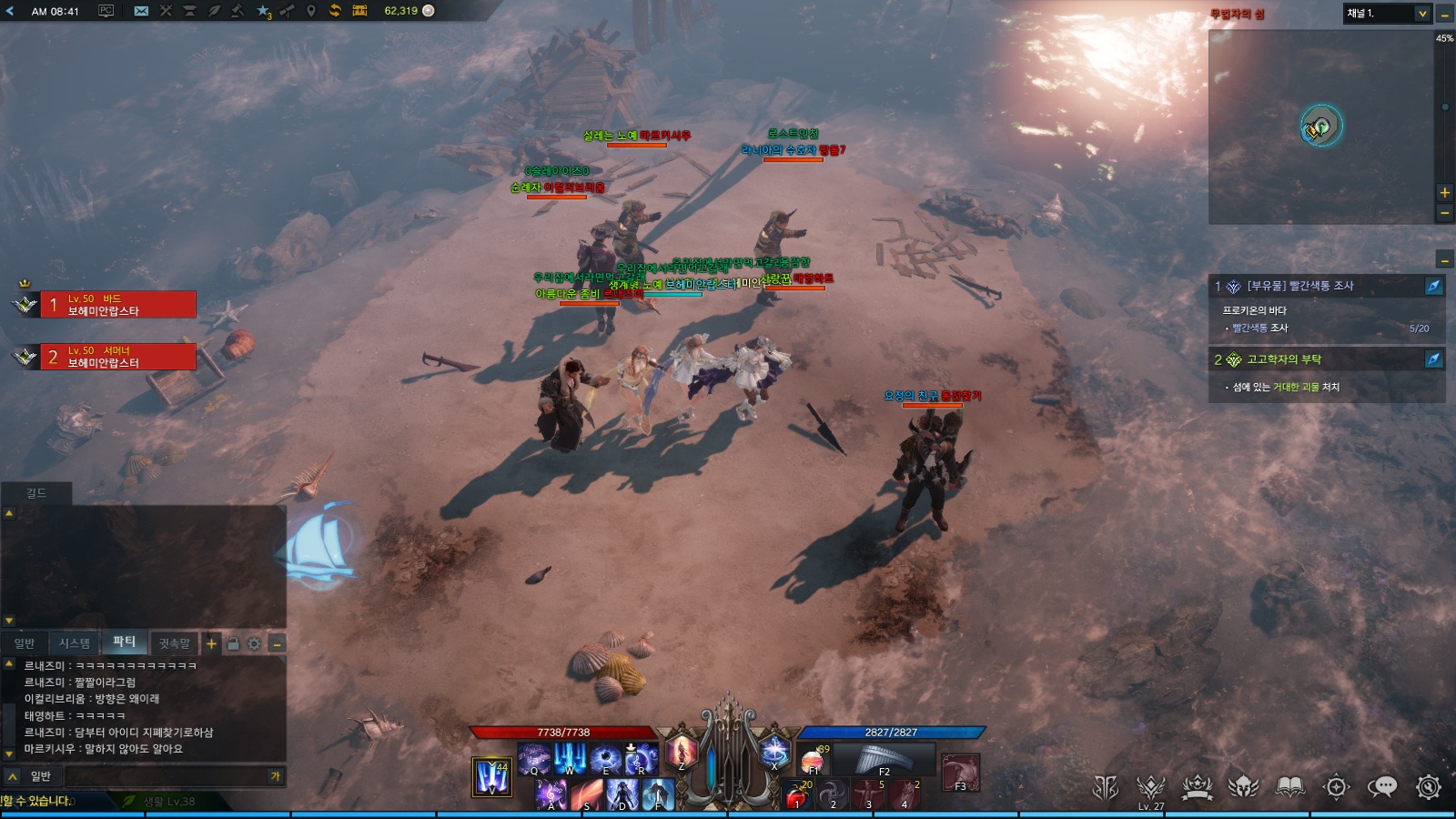Click the chat message input field
The height and width of the screenshot is (819, 1456).
(164, 776)
